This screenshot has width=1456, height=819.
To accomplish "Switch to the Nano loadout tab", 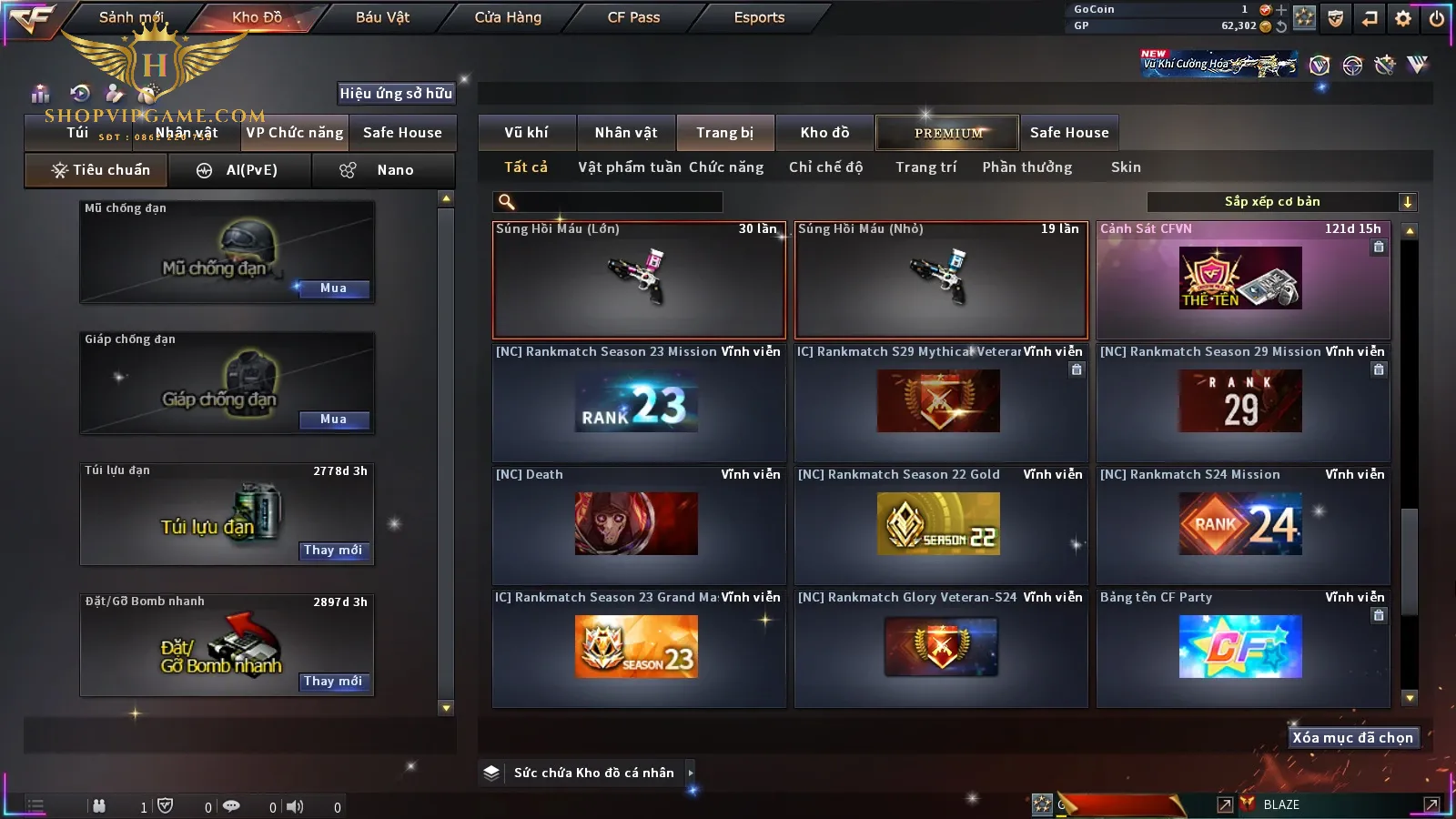I will (x=382, y=170).
